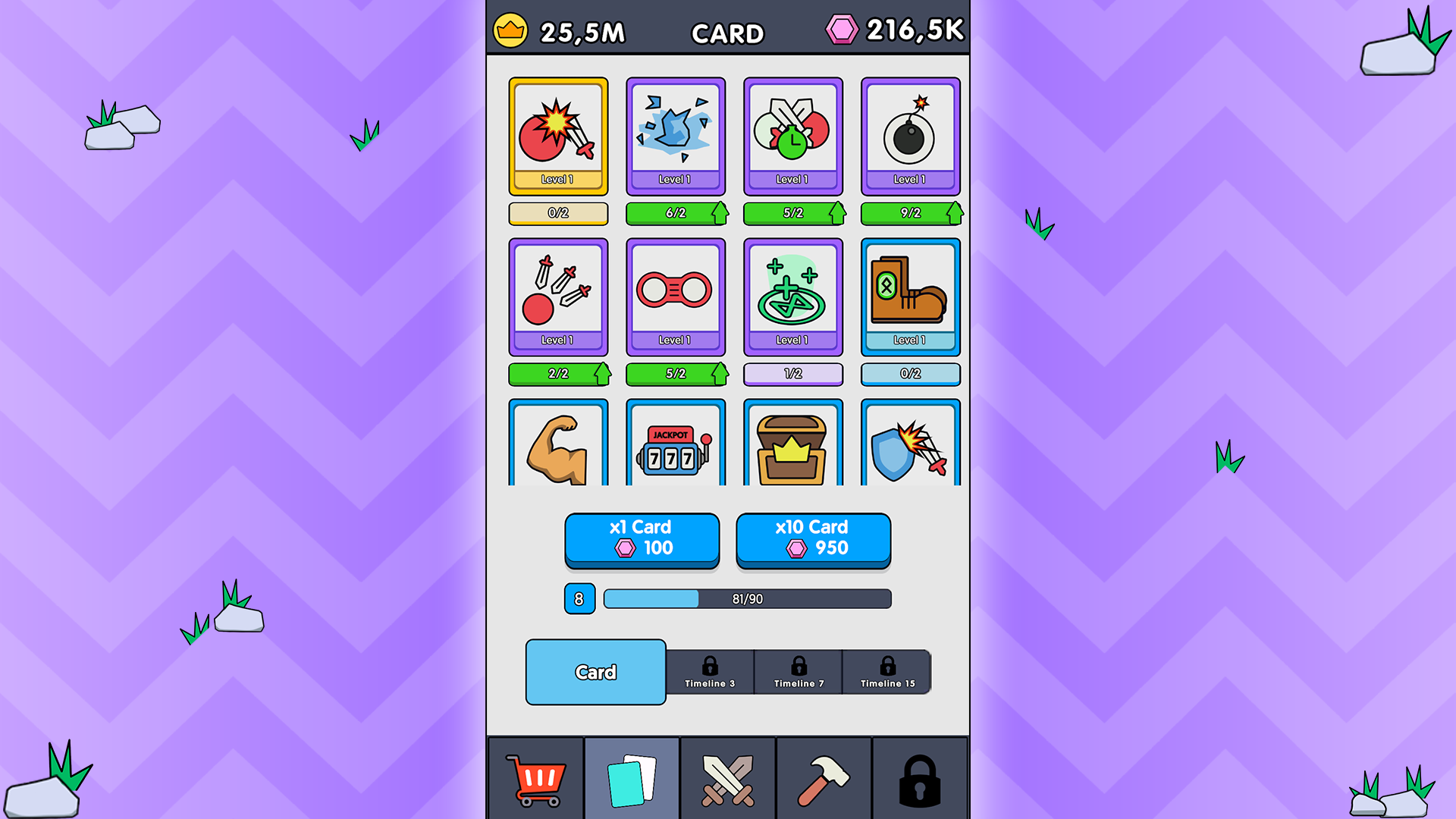Image resolution: width=1456 pixels, height=819 pixels.
Task: Open the crossed swords battle section
Action: coord(727,778)
